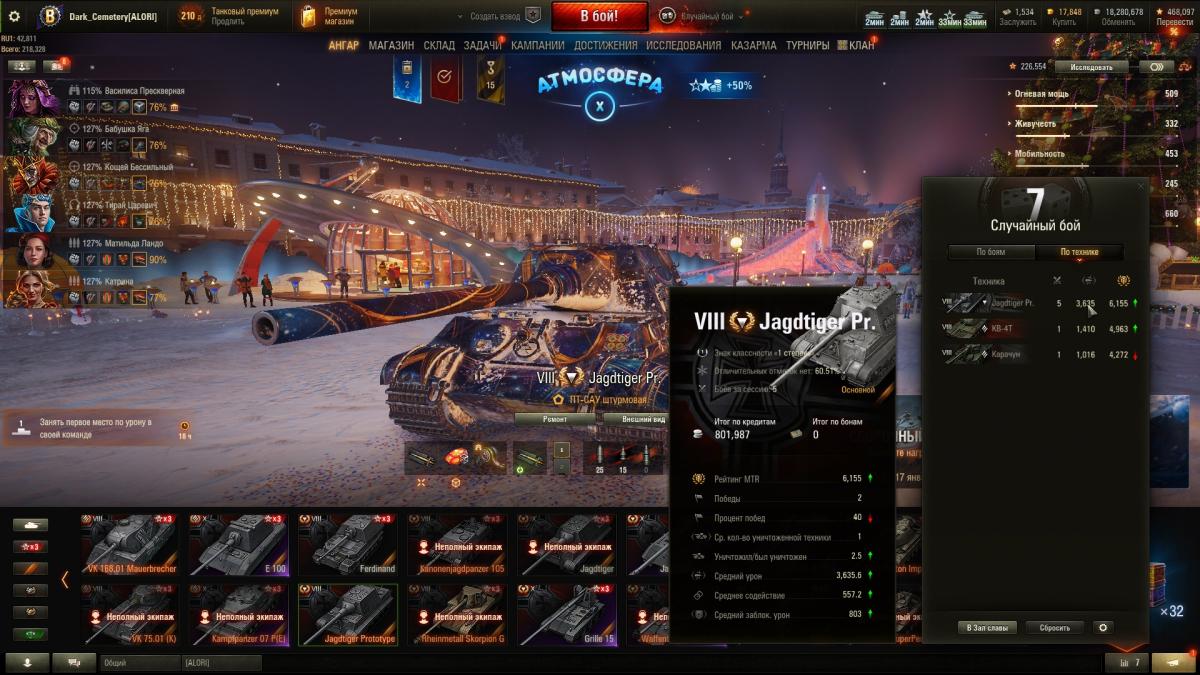1200x675 pixels.
Task: Click the Ремонт button under the tank
Action: click(x=554, y=419)
